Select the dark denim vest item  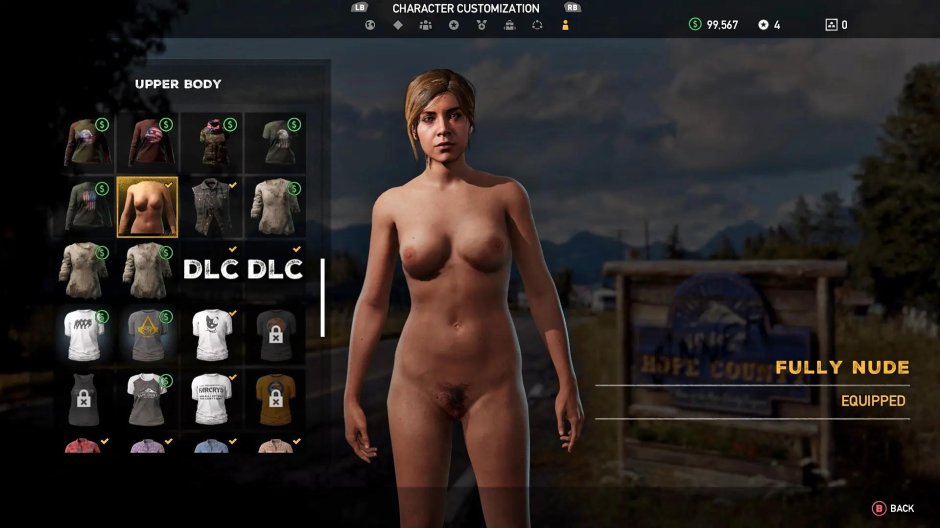pos(211,206)
